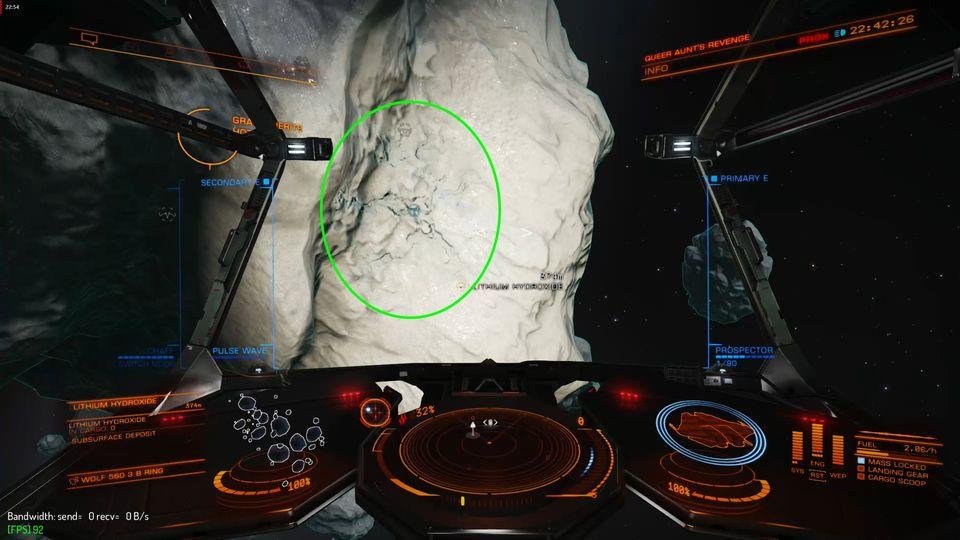This screenshot has height=540, width=960.
Task: Select the RST power distributor button
Action: [816, 476]
